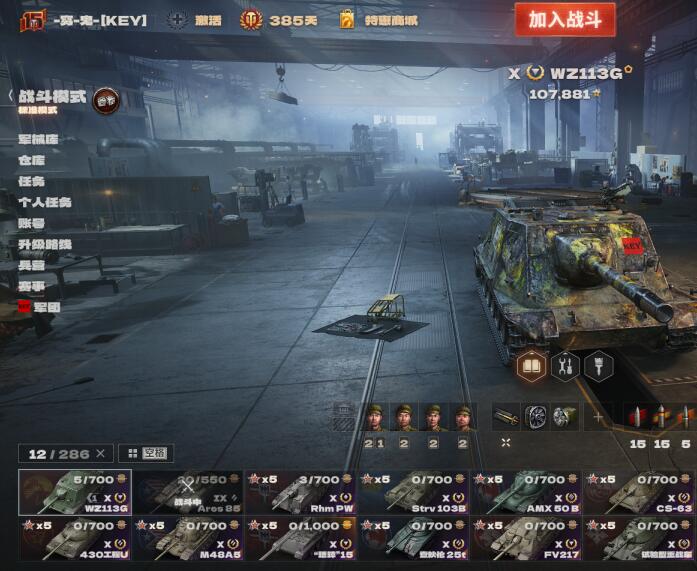Select the WZ113G tank in the carousel

click(74, 492)
